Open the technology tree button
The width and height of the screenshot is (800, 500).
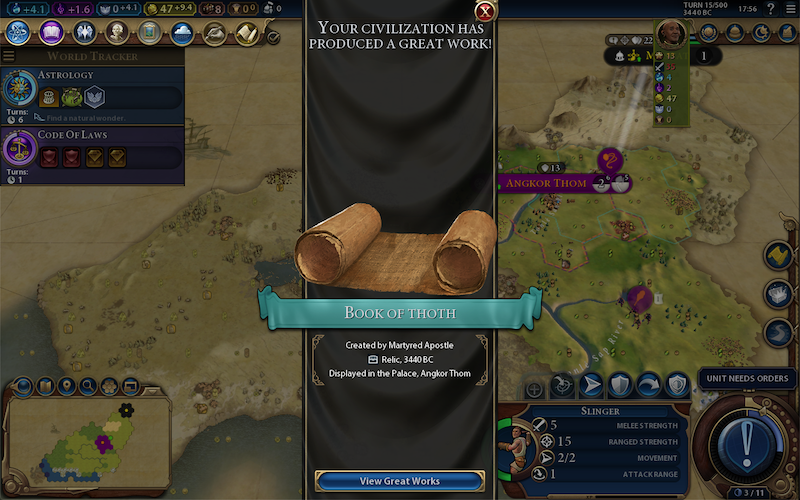coord(18,33)
